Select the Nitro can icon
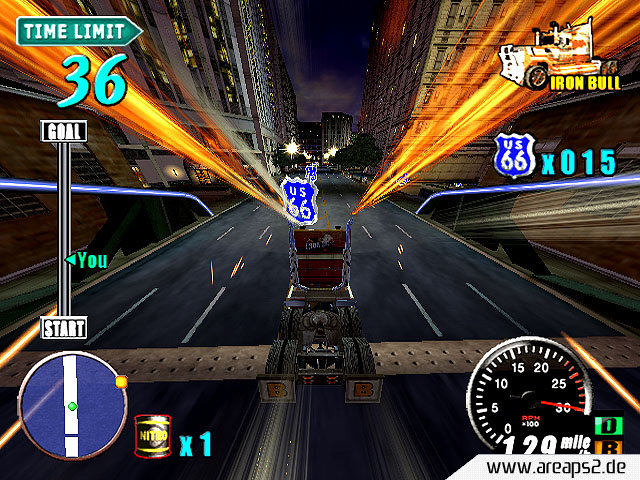Viewport: 640px width, 480px height. click(151, 437)
